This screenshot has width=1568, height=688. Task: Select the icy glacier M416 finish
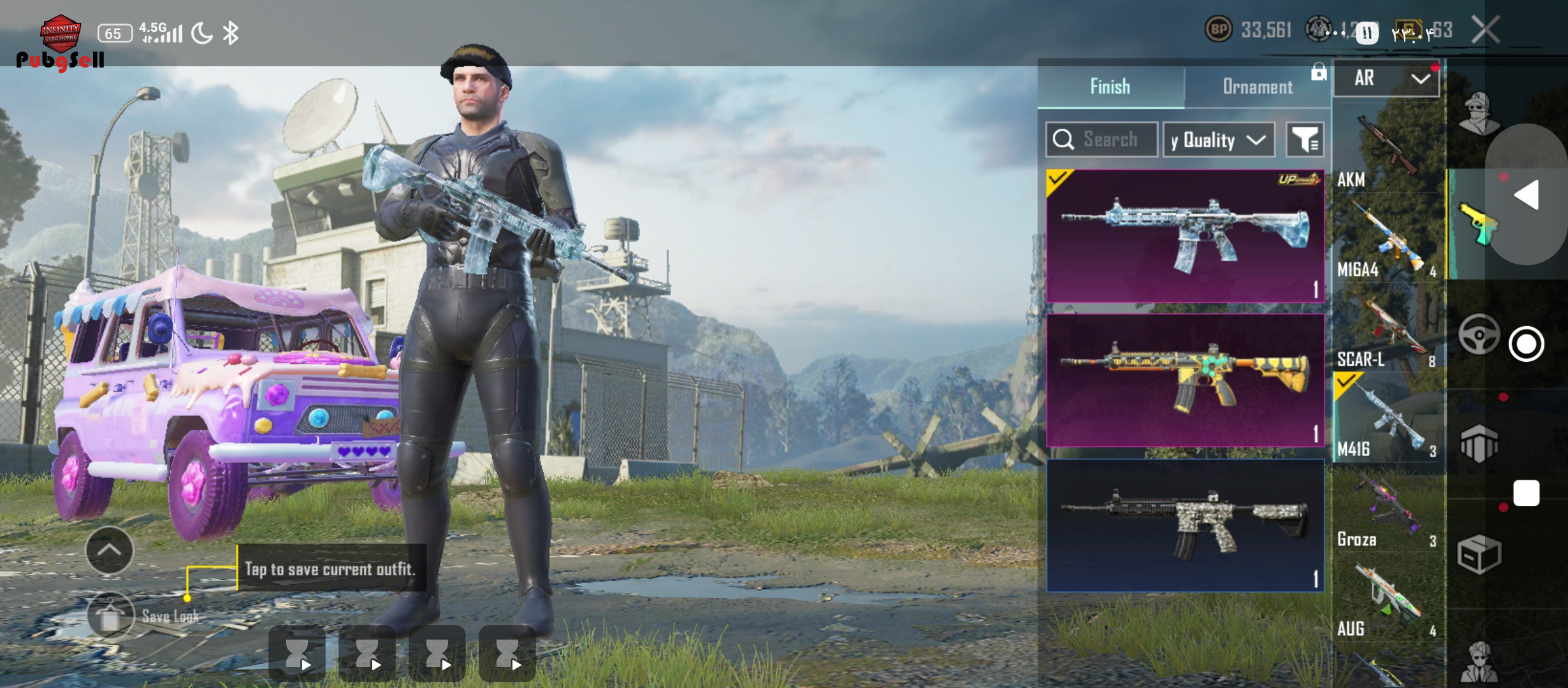(x=1185, y=236)
